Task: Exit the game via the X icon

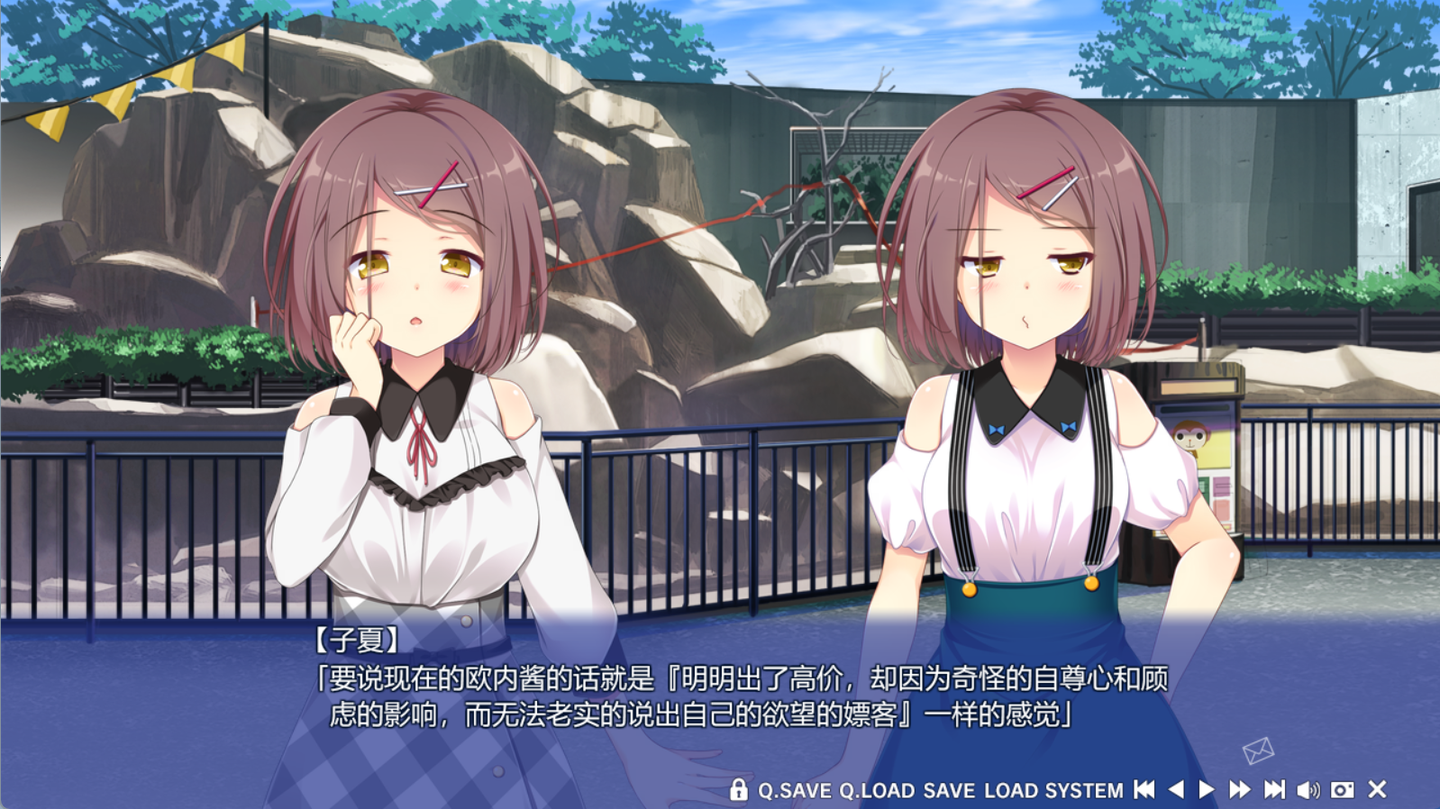Action: [1378, 788]
